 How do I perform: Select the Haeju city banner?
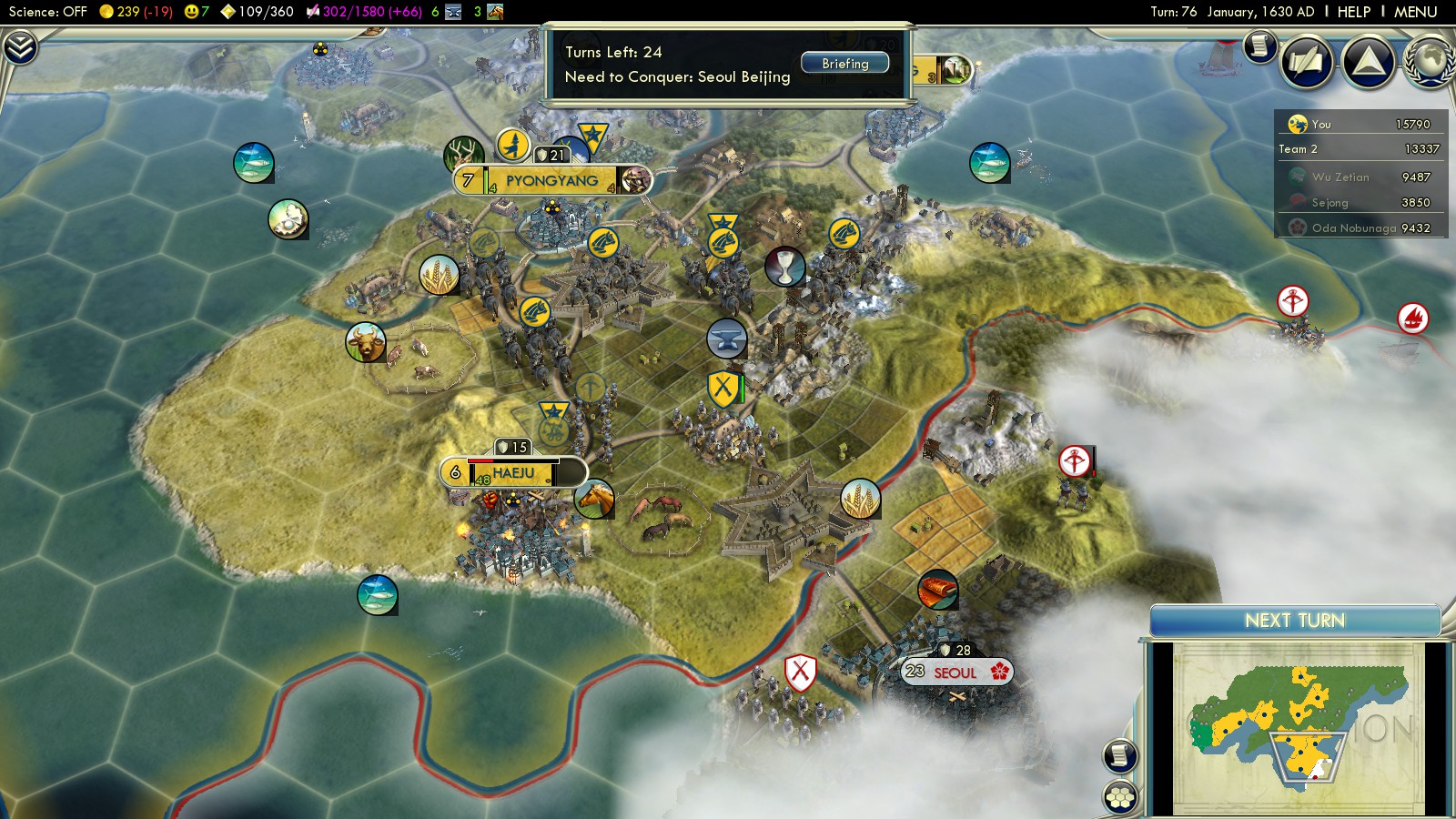(514, 473)
